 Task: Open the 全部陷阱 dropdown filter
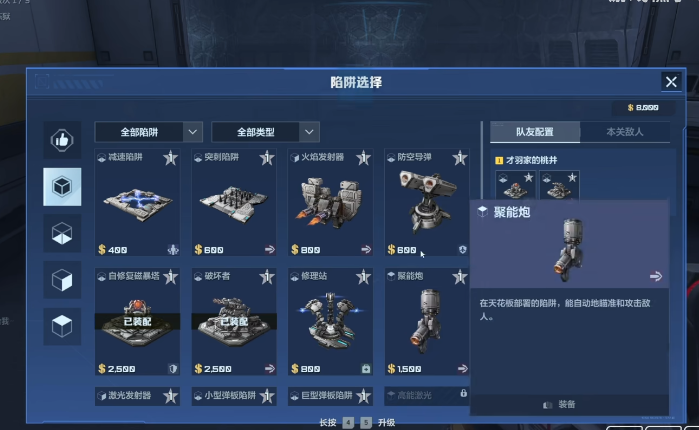[x=148, y=132]
